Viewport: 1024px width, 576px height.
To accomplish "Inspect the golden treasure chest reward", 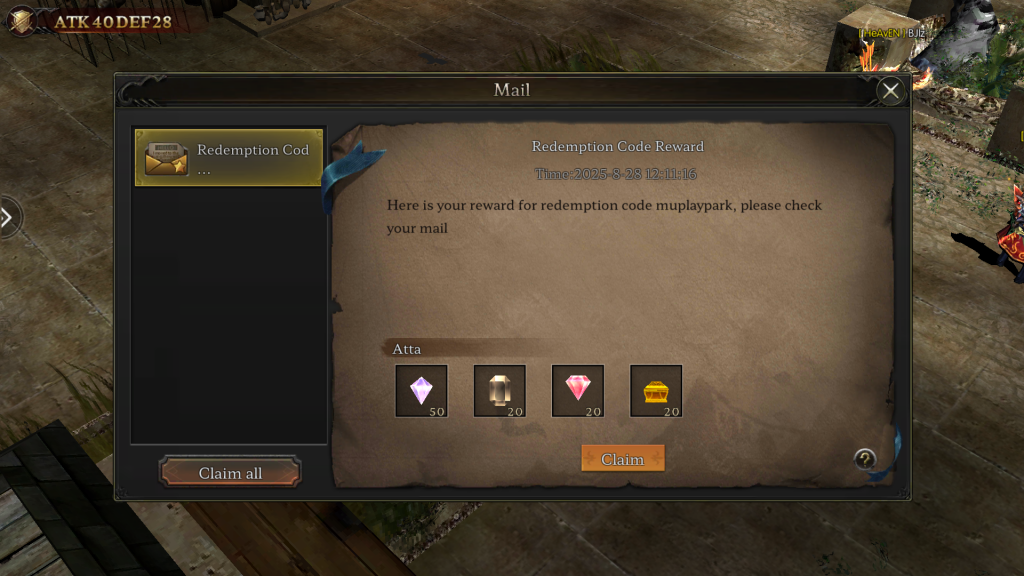I will pyautogui.click(x=656, y=390).
